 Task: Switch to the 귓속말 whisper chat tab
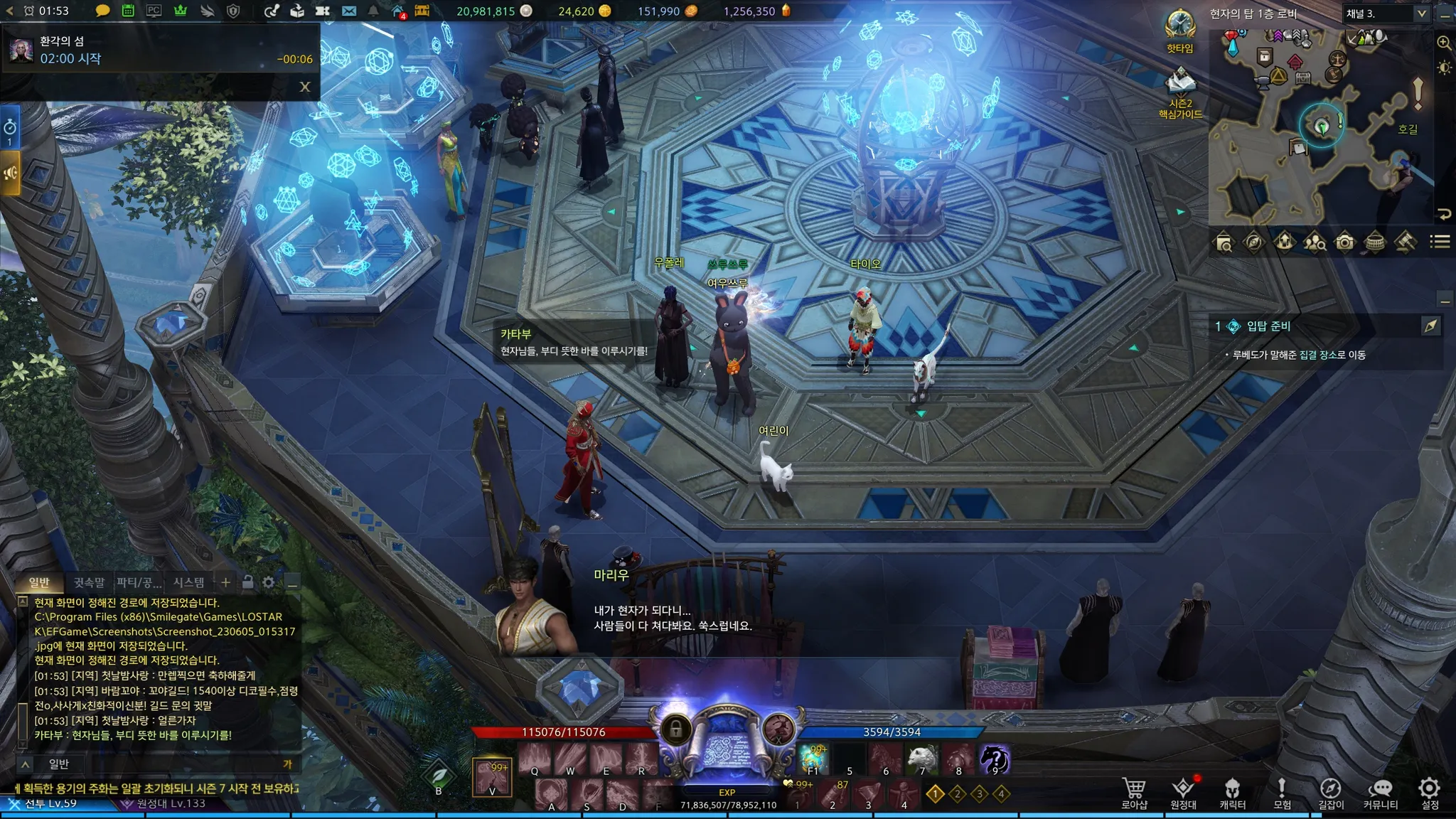click(89, 582)
